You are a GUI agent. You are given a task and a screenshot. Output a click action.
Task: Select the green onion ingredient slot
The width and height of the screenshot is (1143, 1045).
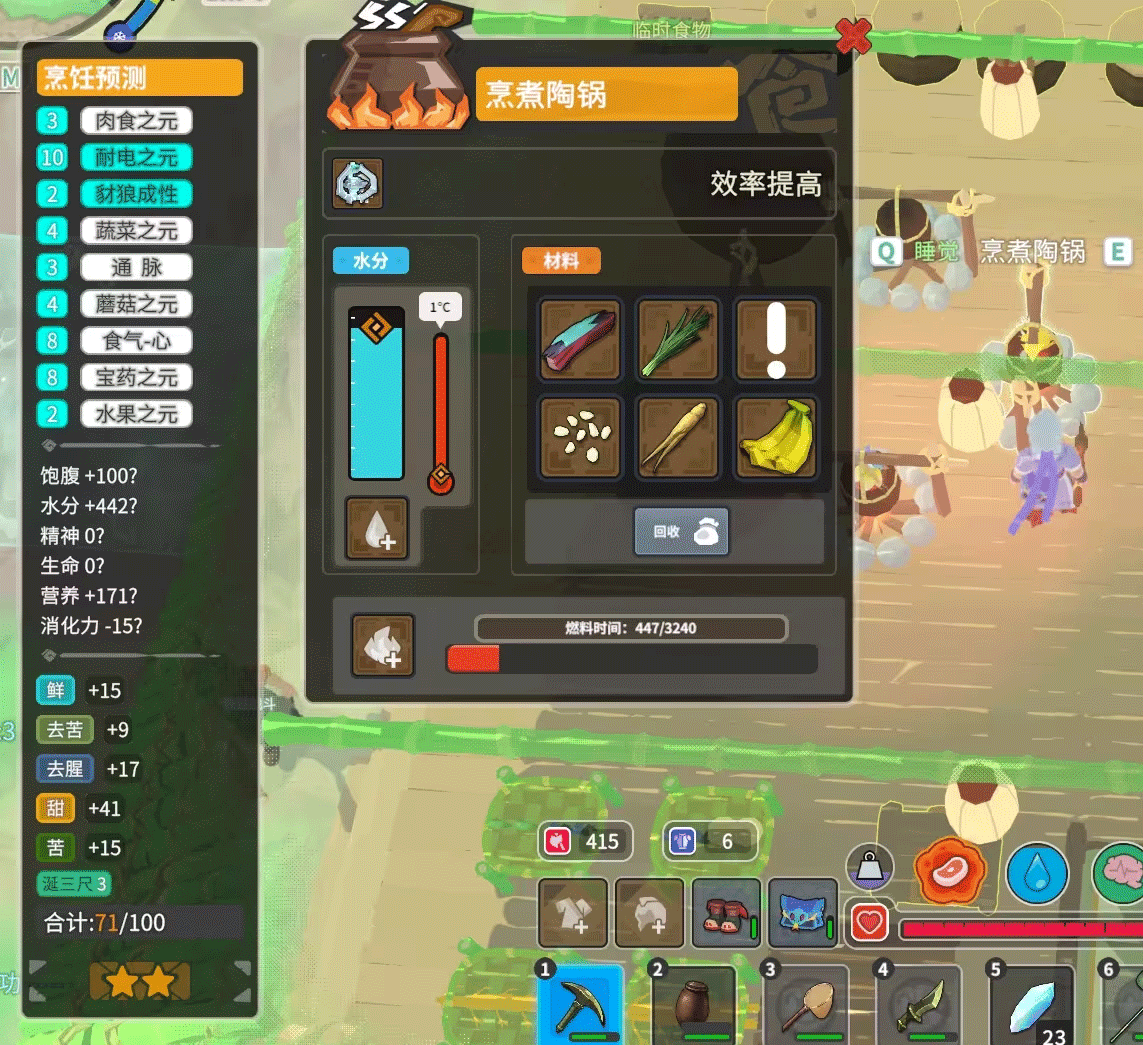[679, 339]
